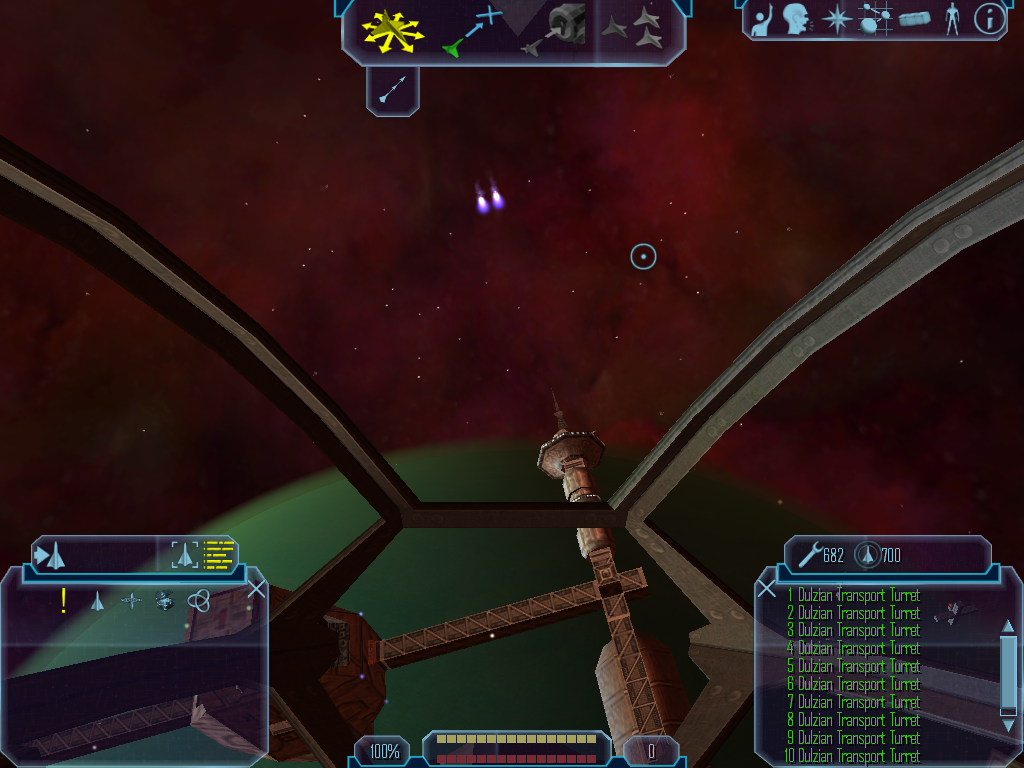1024x768 pixels.
Task: Open the molecule grid map icon
Action: [876, 19]
